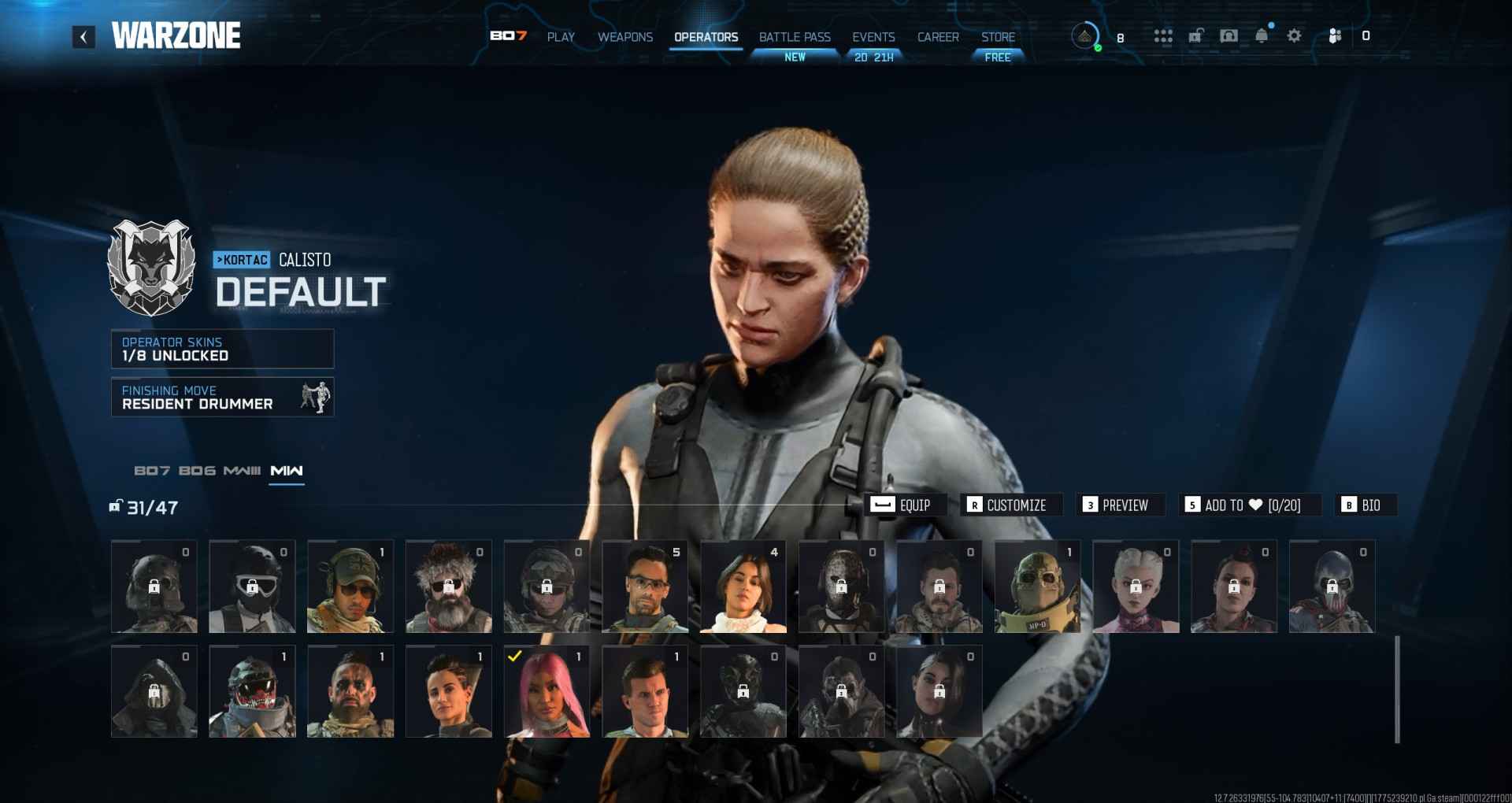Open the Battle Pass tab
This screenshot has width=1512, height=803.
[x=795, y=37]
